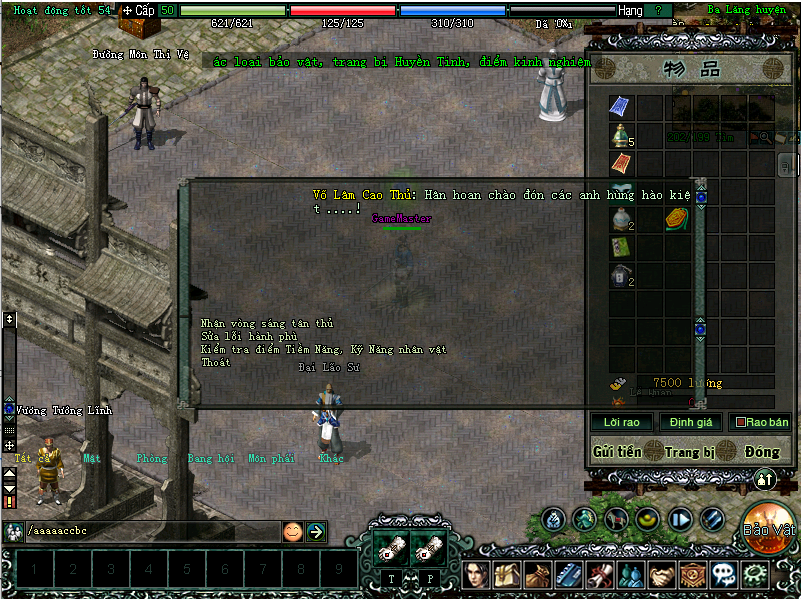Open the "Định giá" pricing button
801x599 pixels.
coord(690,422)
